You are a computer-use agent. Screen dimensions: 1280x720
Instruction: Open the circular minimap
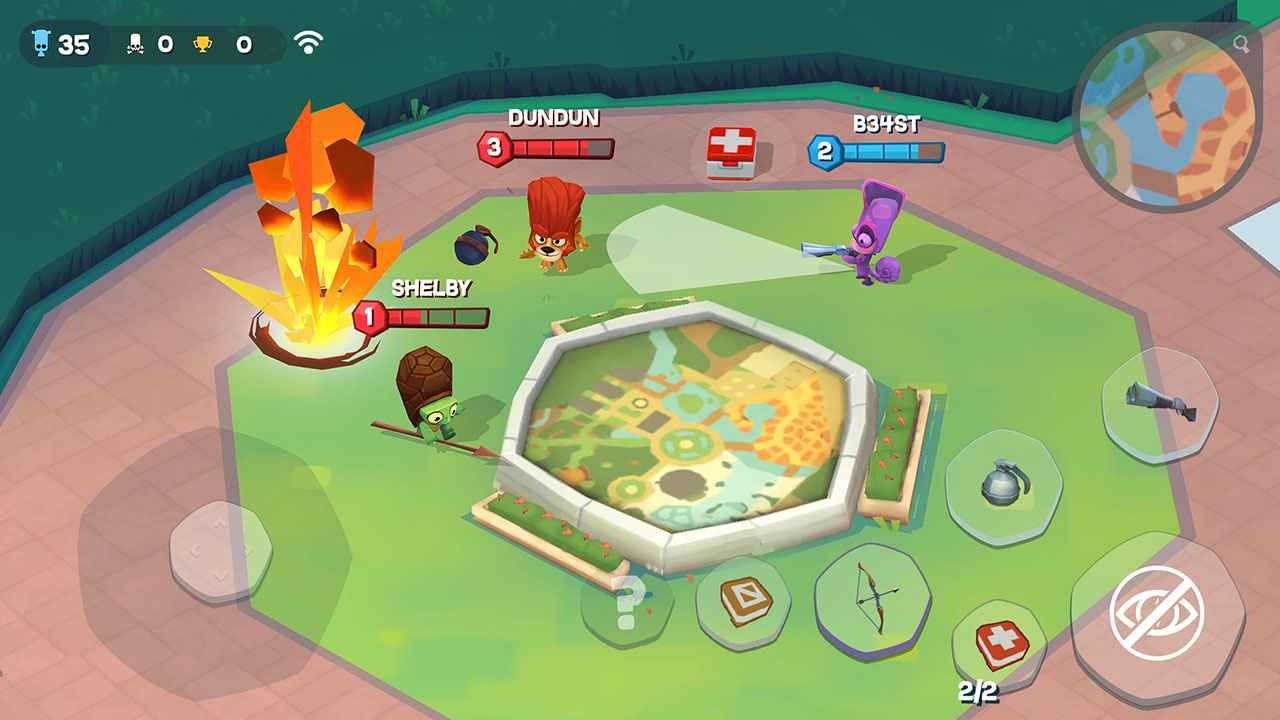click(1164, 120)
